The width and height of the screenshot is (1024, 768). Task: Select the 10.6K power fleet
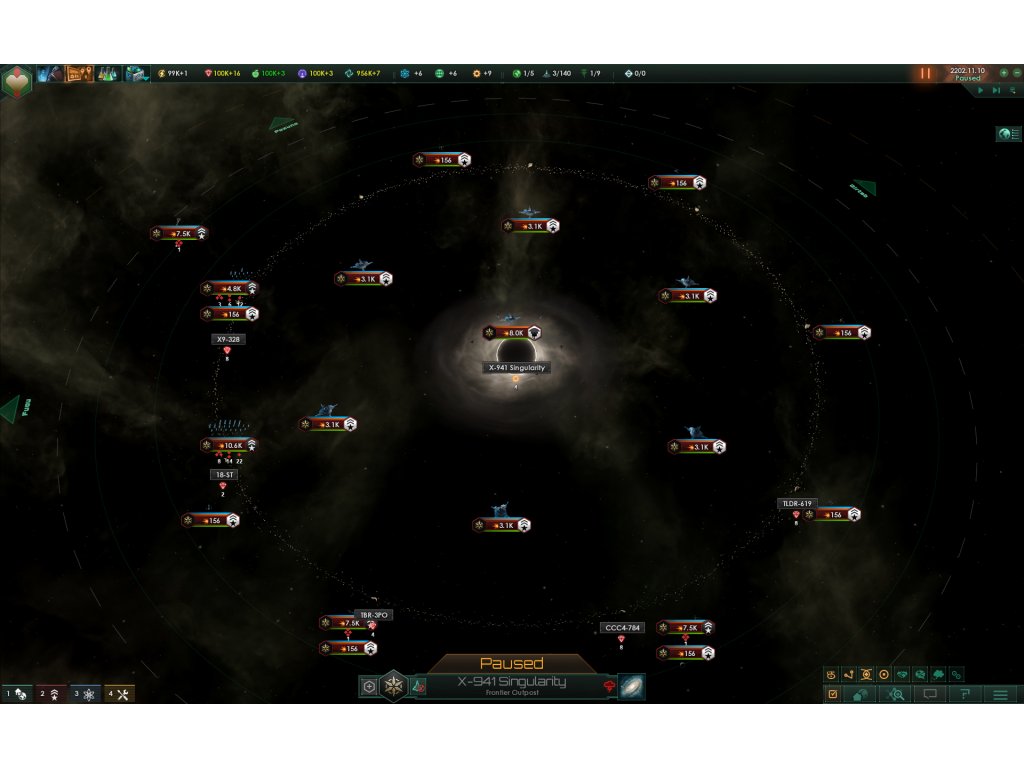(230, 445)
